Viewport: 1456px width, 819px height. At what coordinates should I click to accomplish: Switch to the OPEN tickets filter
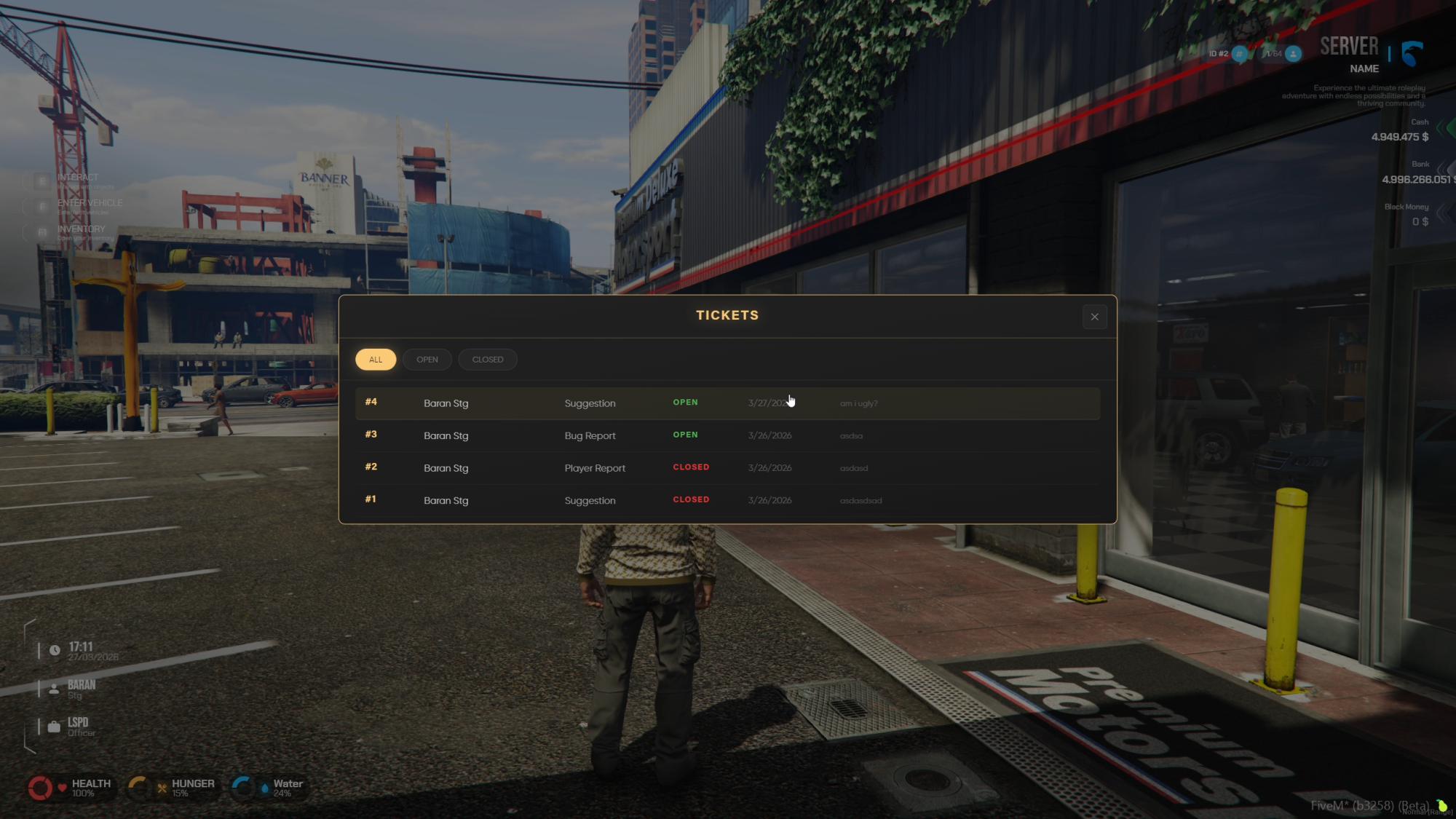pos(427,360)
